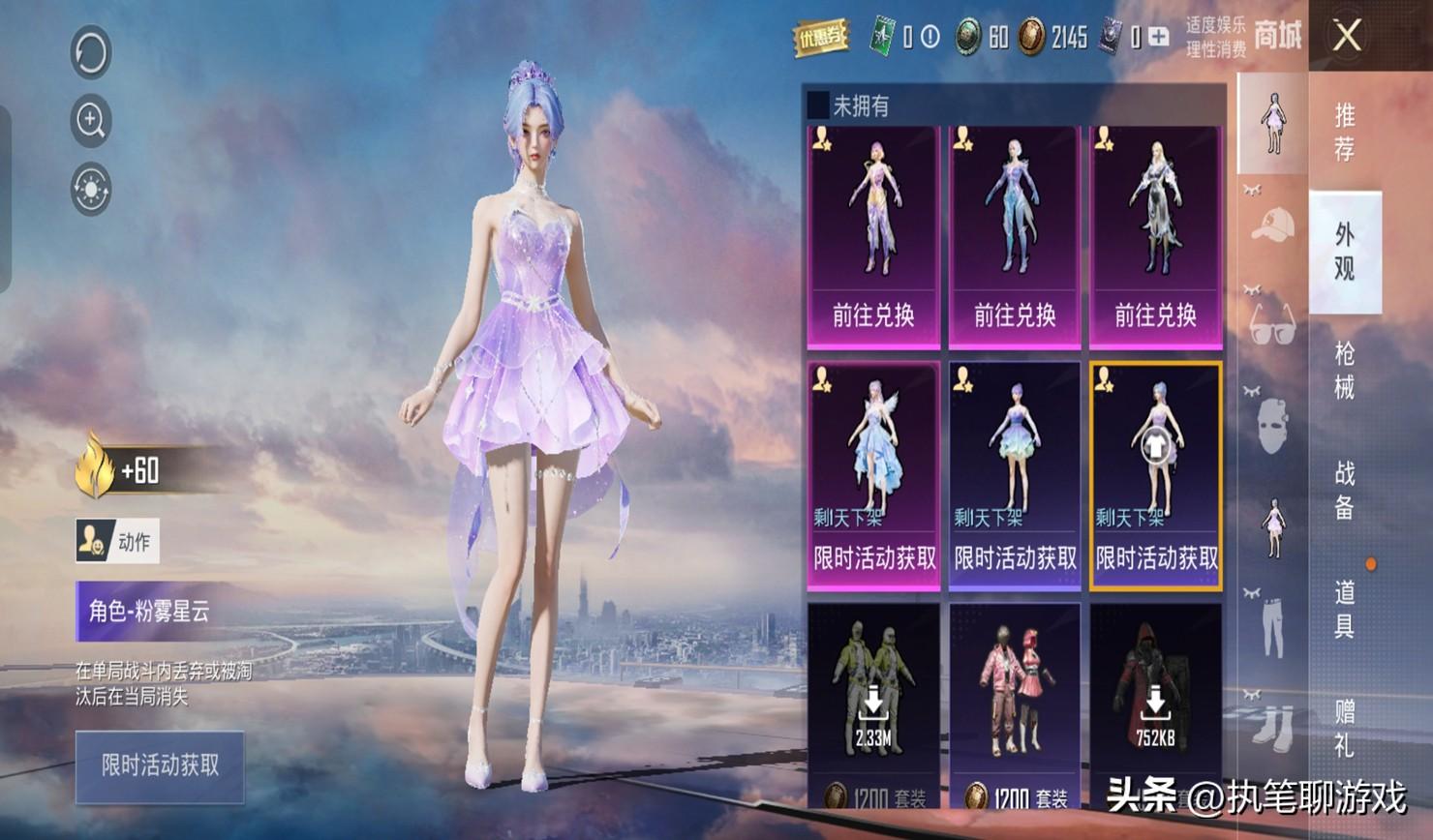The width and height of the screenshot is (1433, 840).
Task: Zoom in with the magnifier icon
Action: [x=91, y=121]
